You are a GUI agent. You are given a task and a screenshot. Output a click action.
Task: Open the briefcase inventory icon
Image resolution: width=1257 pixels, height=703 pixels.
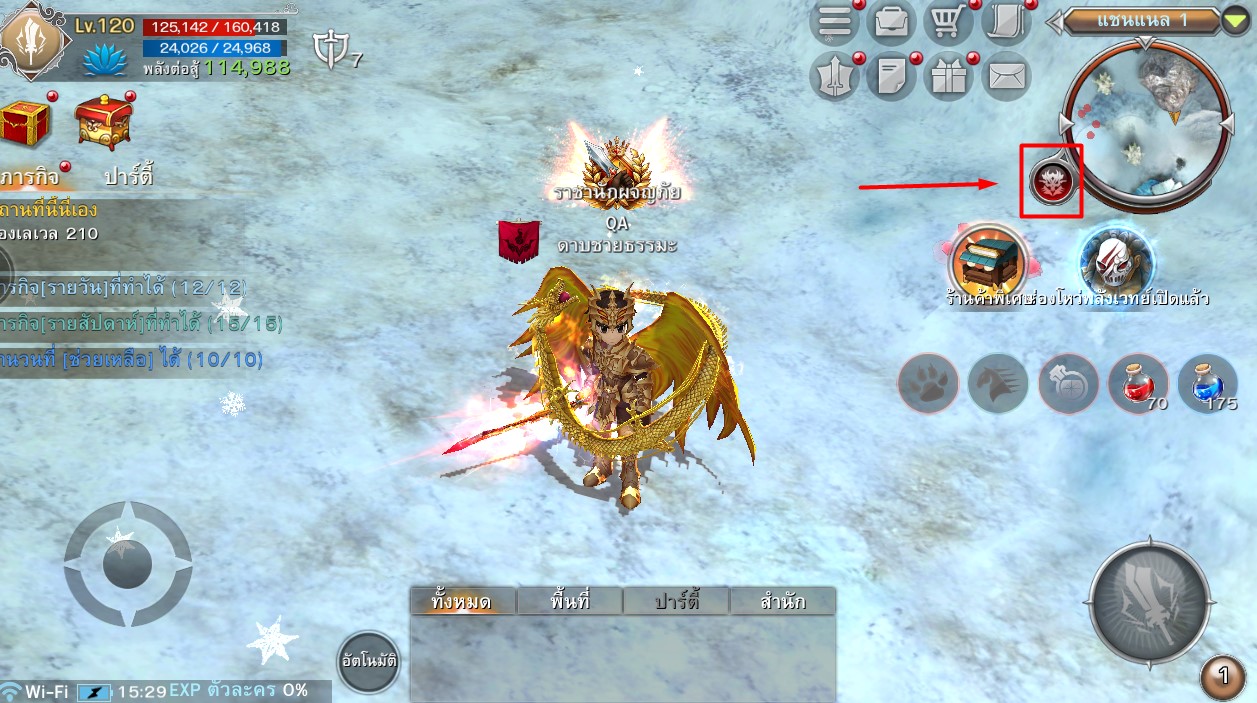tap(891, 22)
